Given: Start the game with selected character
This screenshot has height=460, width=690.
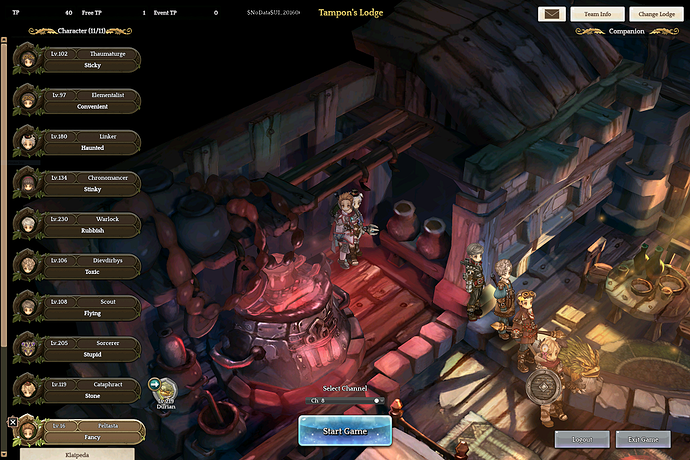Looking at the screenshot, I should coord(344,431).
